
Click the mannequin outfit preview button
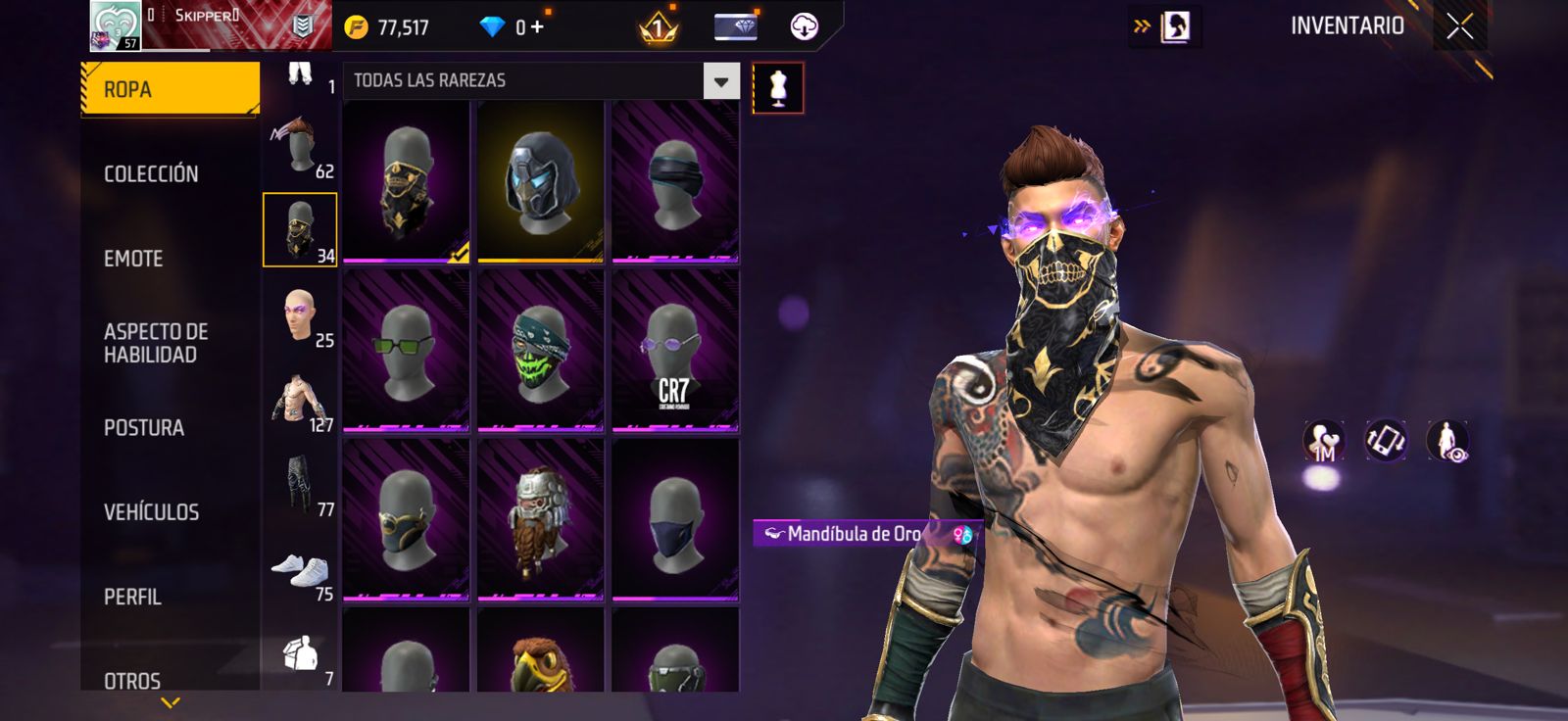[x=778, y=88]
